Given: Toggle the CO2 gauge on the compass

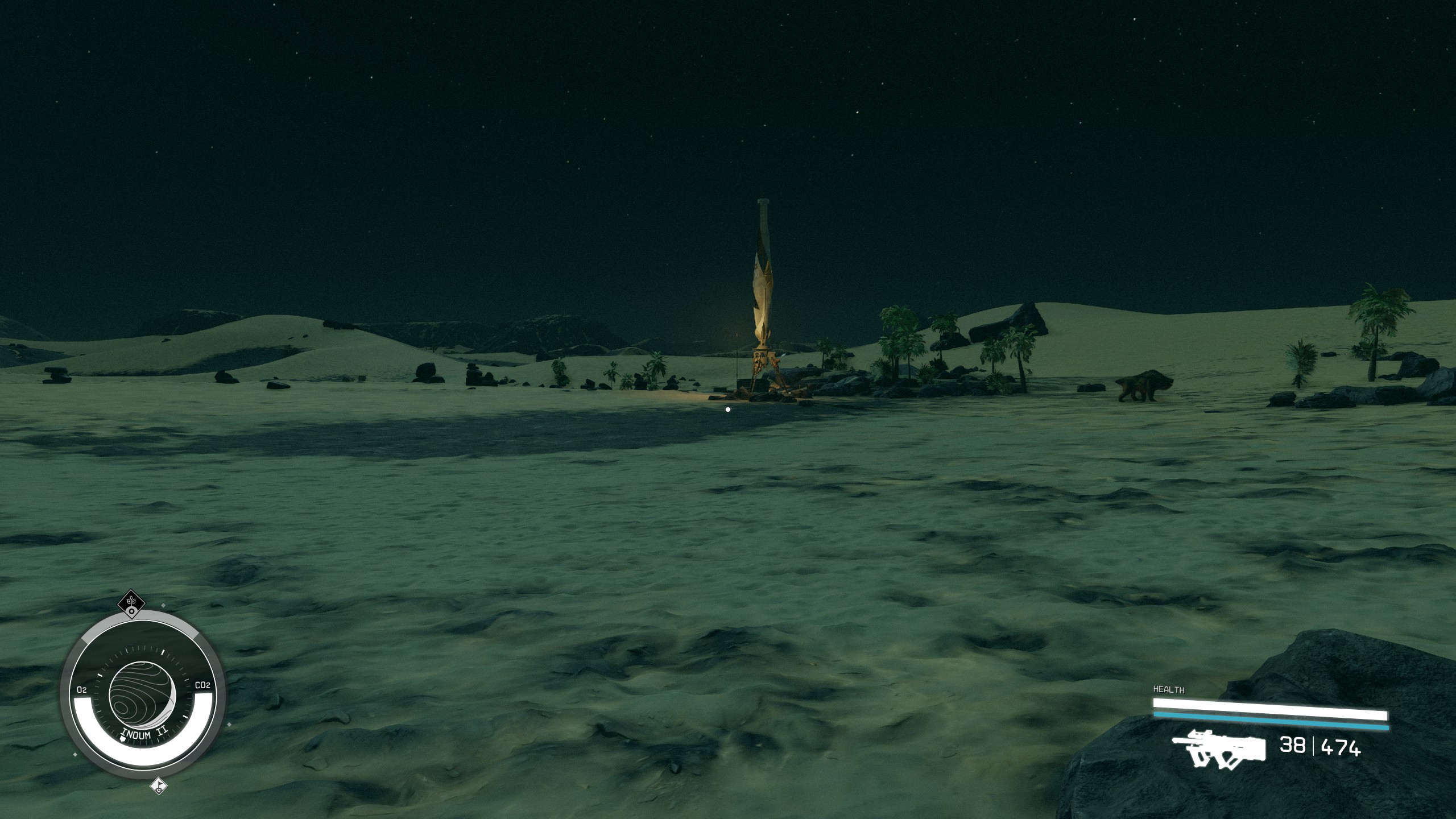Looking at the screenshot, I should pyautogui.click(x=202, y=685).
